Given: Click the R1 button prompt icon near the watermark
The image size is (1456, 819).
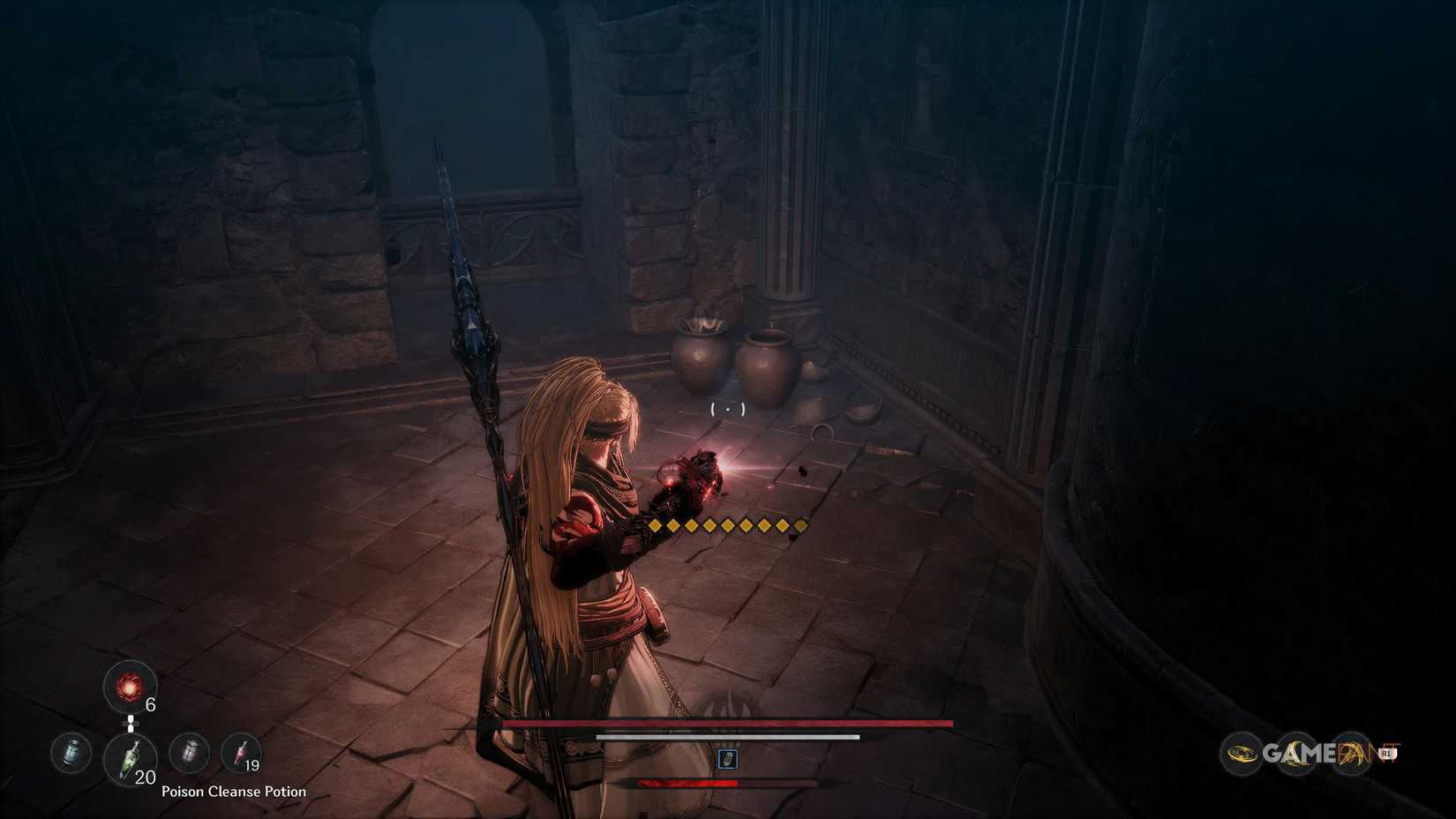Looking at the screenshot, I should 1388,754.
